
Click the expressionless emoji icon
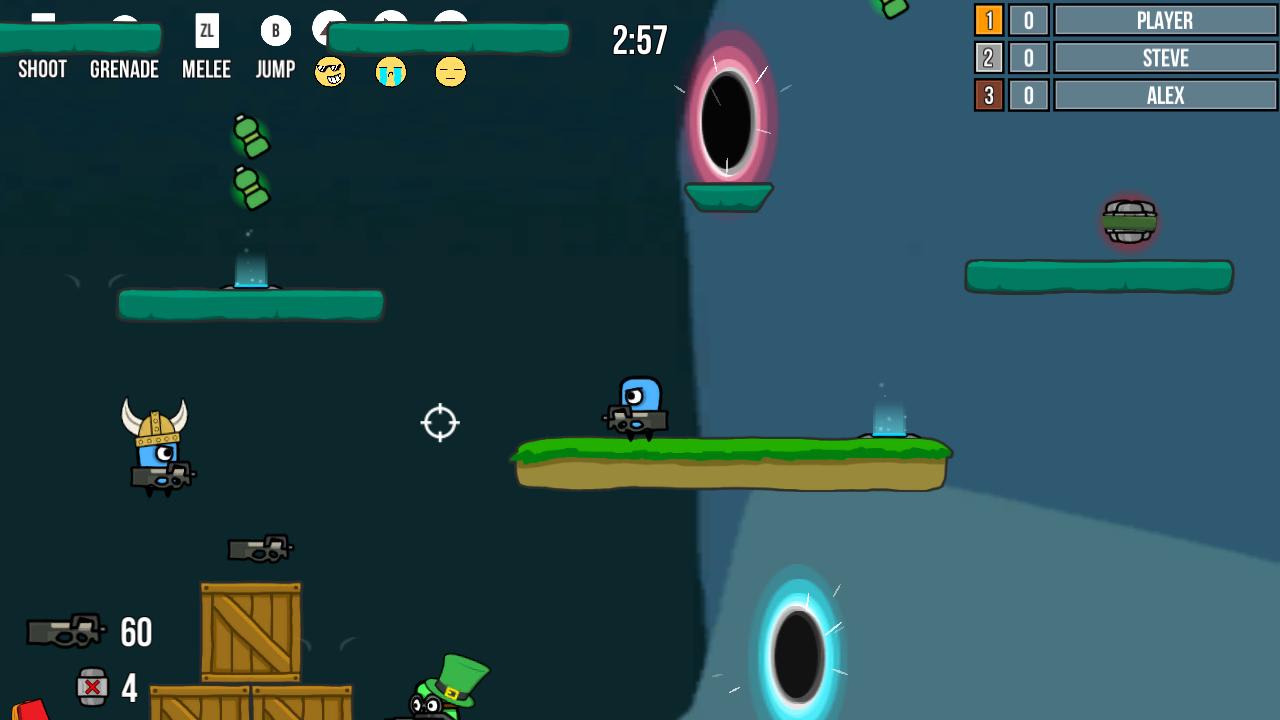coord(450,72)
